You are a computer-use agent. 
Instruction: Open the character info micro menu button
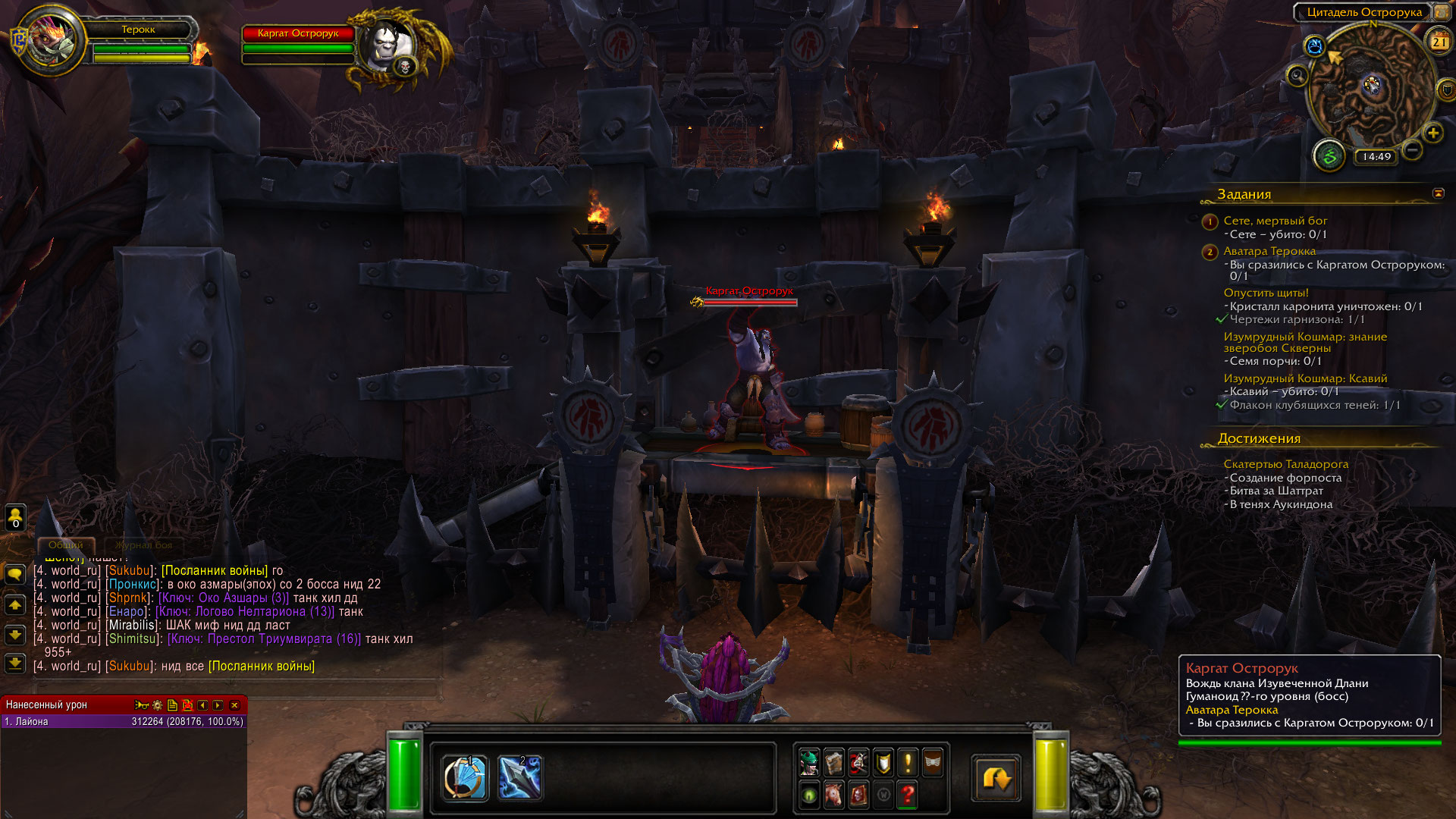click(809, 762)
